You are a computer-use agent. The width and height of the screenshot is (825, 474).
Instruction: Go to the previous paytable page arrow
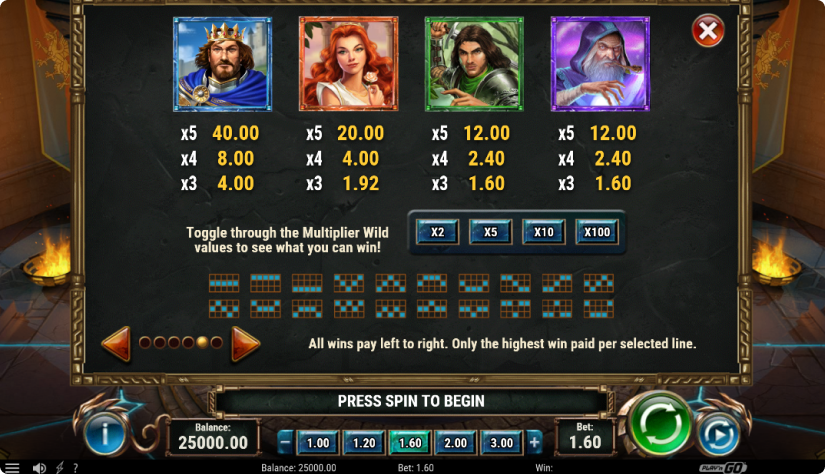[x=116, y=343]
